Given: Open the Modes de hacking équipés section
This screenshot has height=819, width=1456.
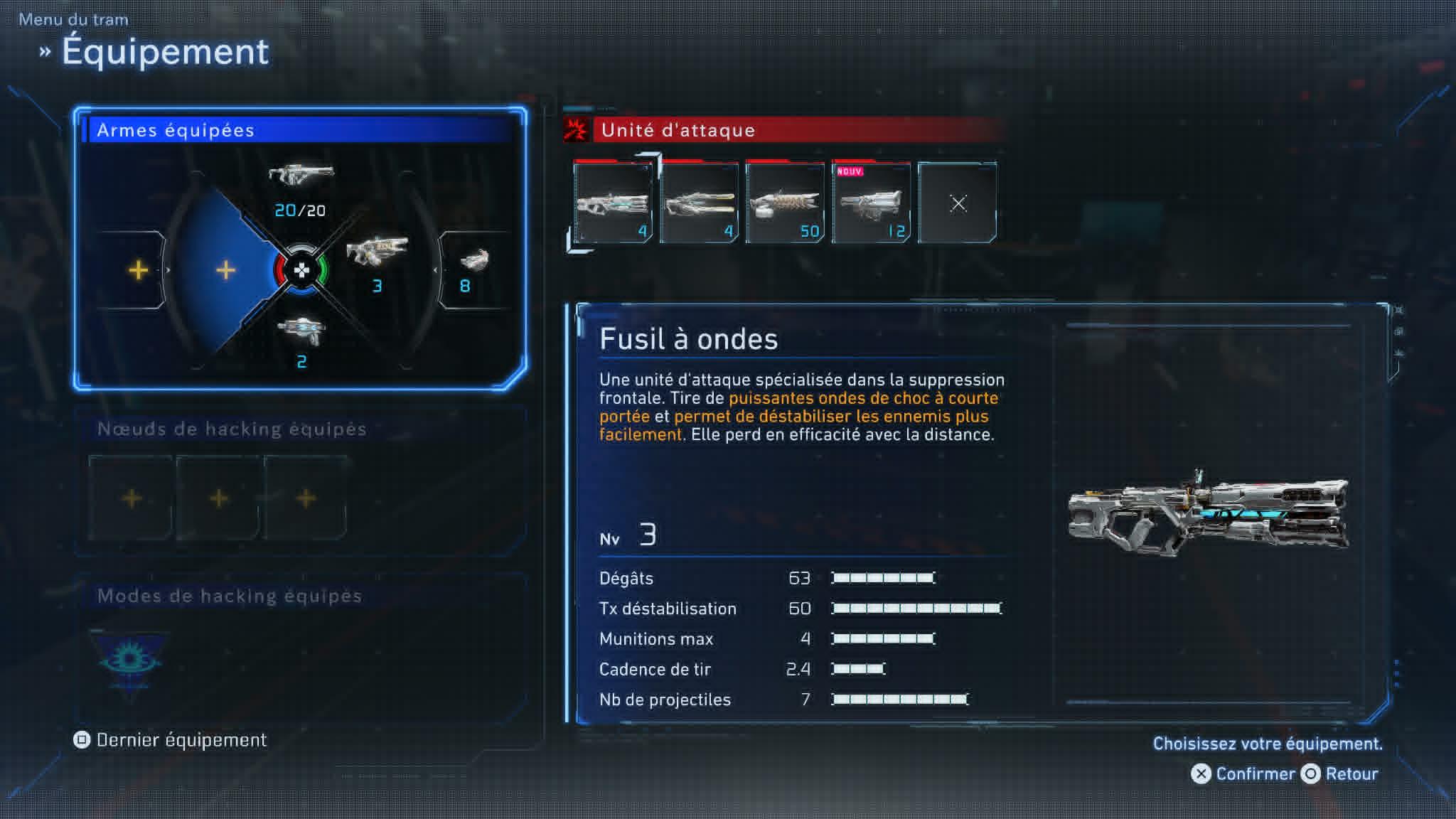Looking at the screenshot, I should pos(230,596).
